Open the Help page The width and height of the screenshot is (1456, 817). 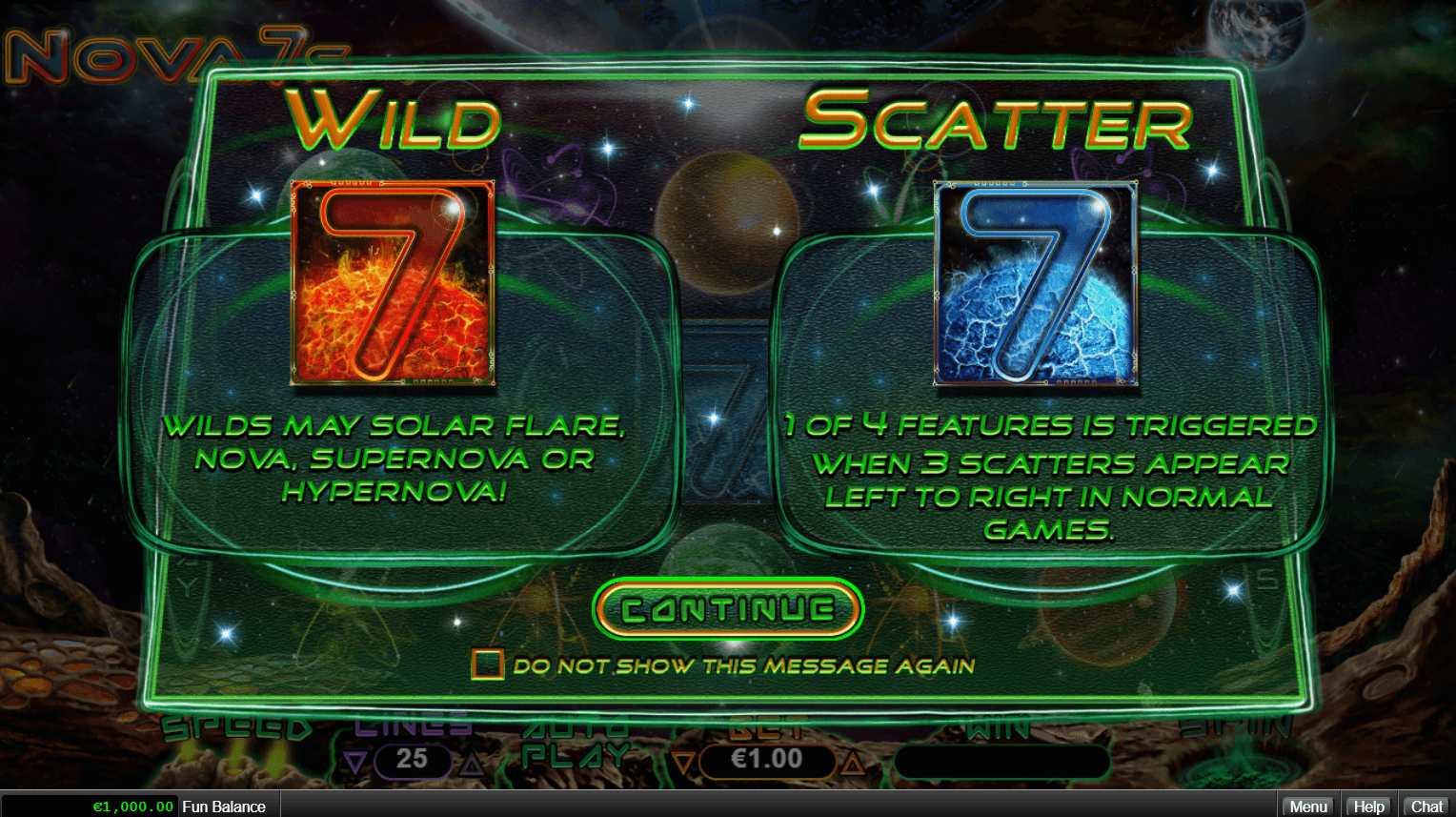1368,807
